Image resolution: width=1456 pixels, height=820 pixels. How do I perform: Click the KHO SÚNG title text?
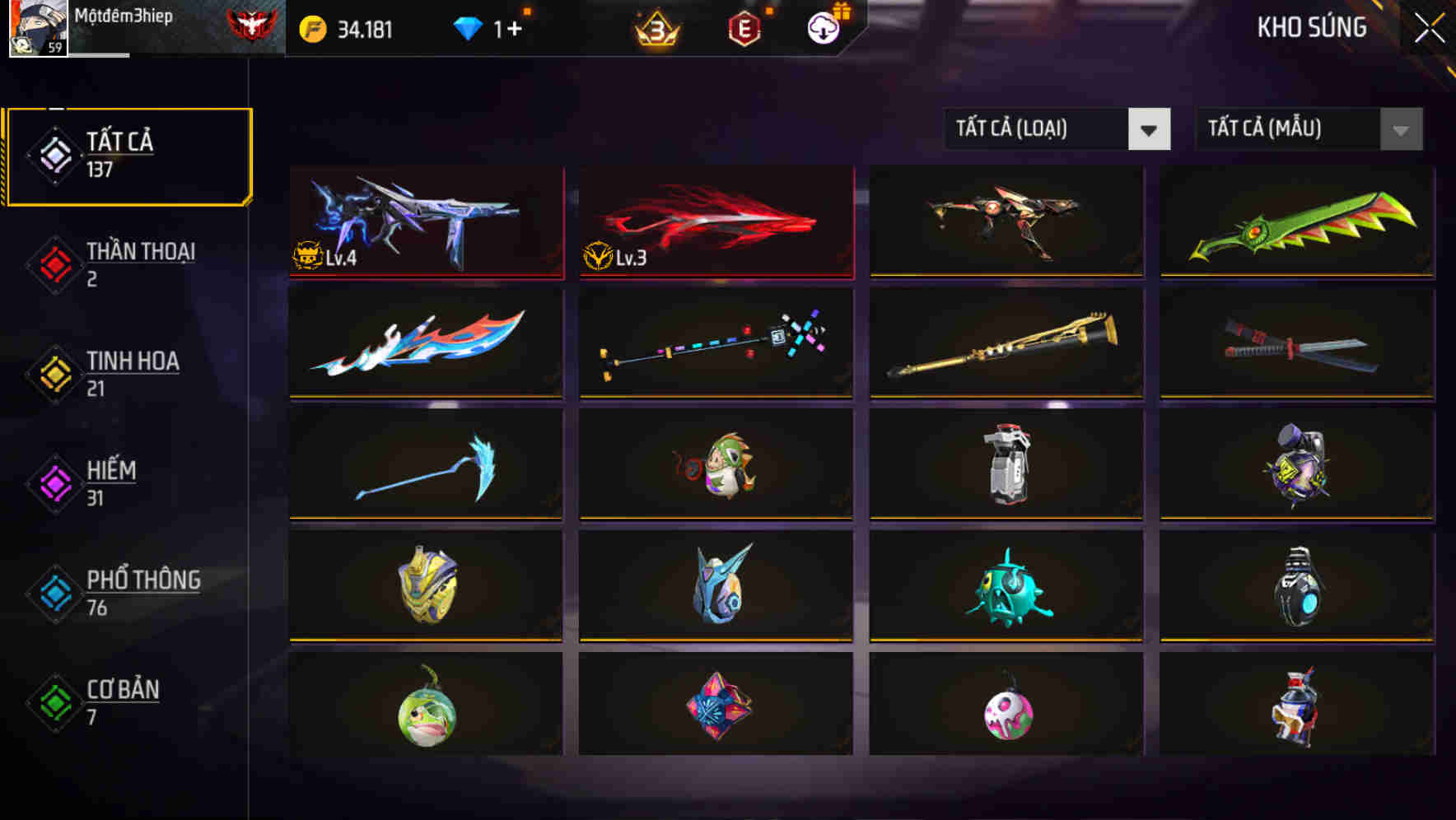tap(1312, 27)
